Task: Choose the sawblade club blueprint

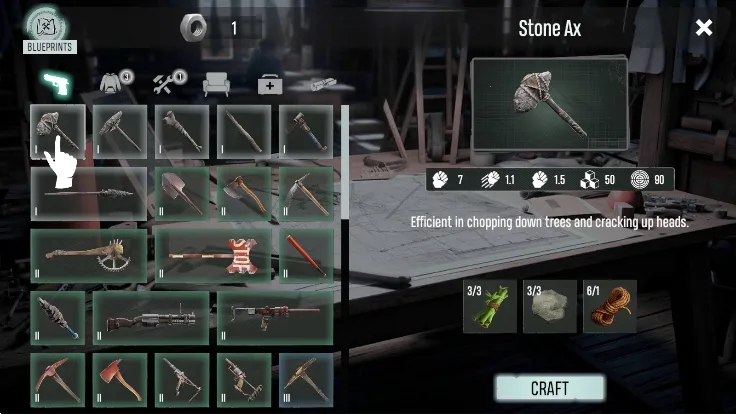Action: (x=88, y=255)
